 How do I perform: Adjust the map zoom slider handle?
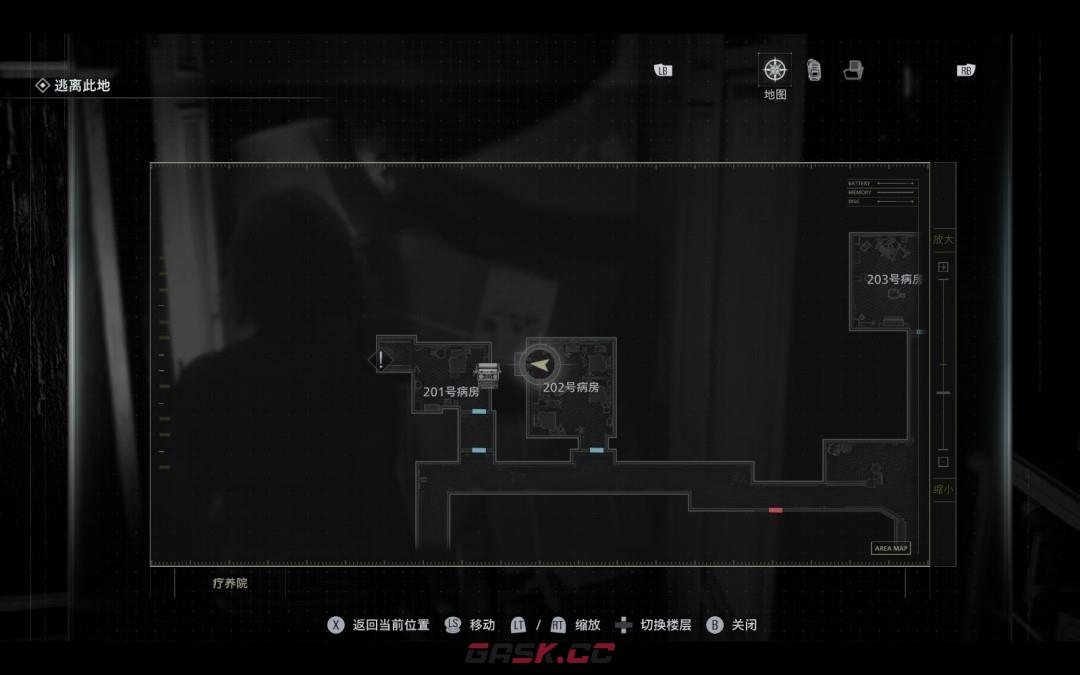pyautogui.click(x=943, y=393)
